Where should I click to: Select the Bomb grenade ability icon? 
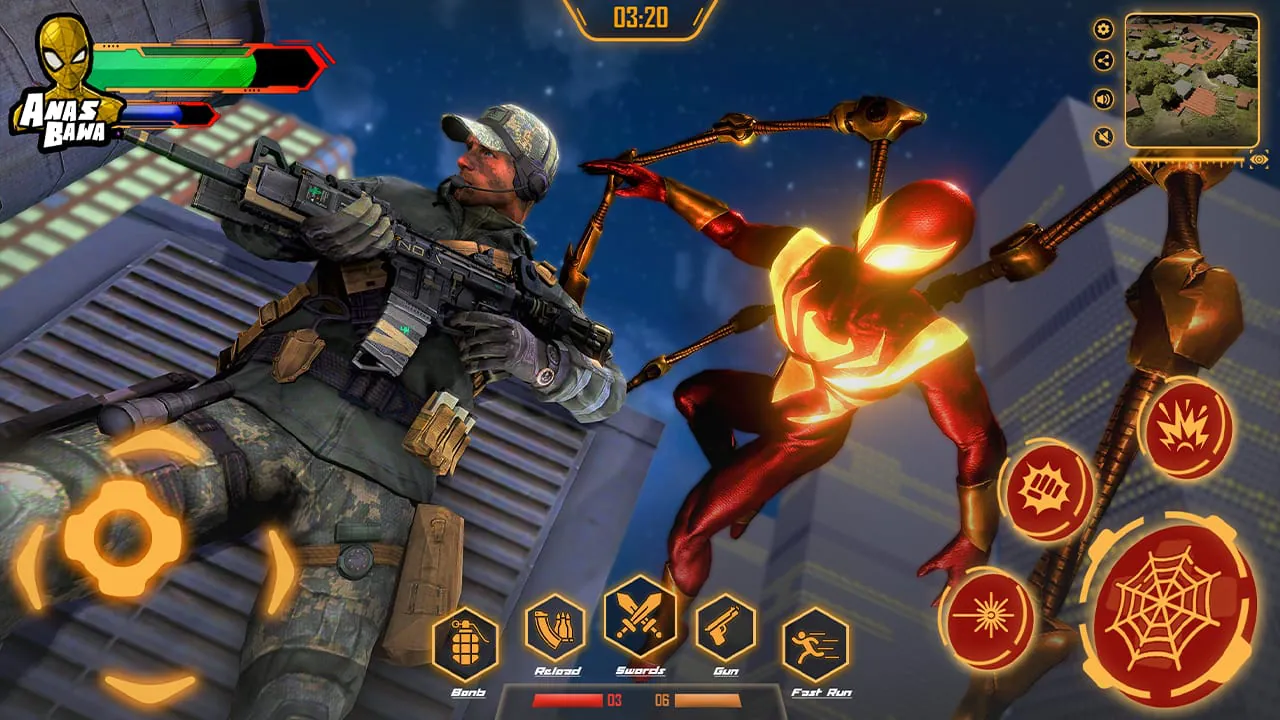[x=466, y=645]
